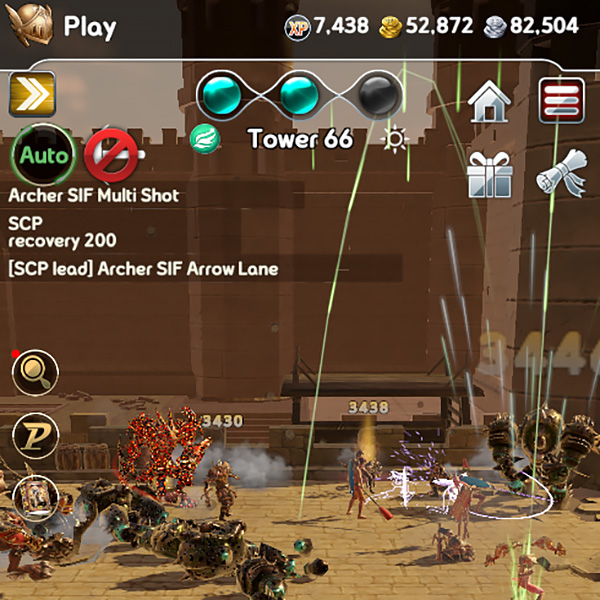Screen dimensions: 600x600
Task: Tap the silver coins currency icon
Action: point(493,27)
